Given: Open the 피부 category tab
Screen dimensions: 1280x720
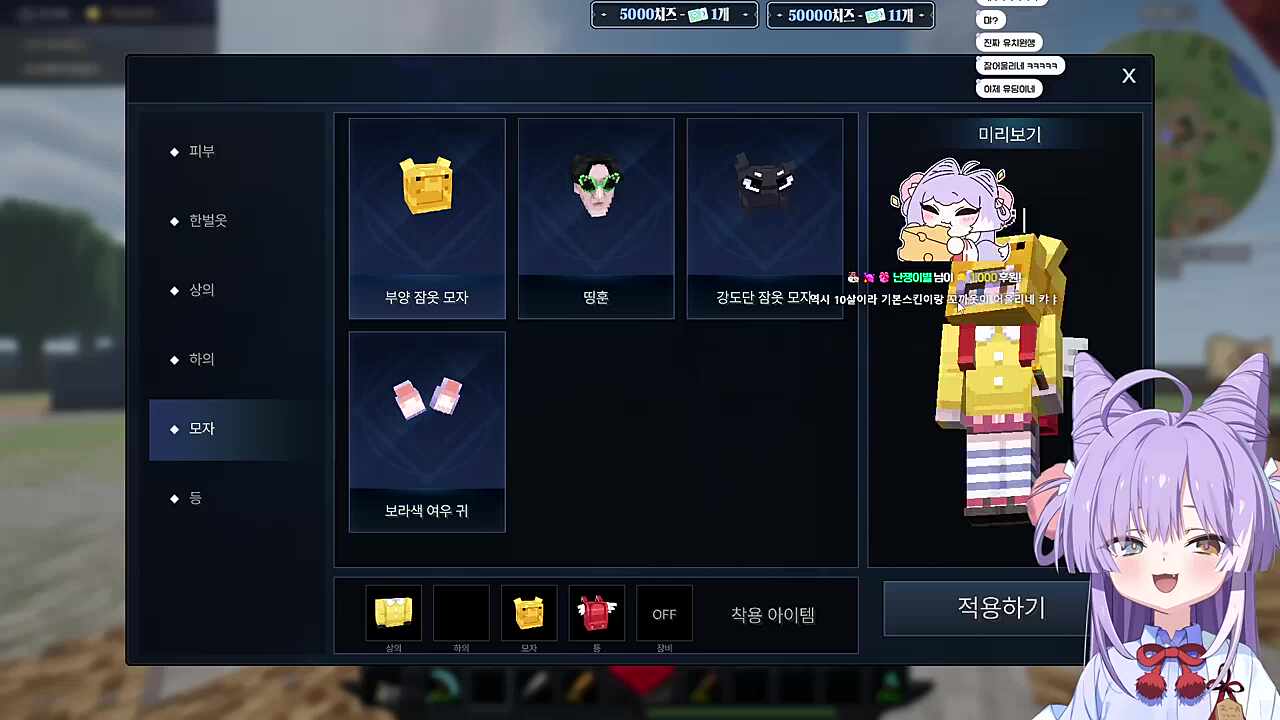Looking at the screenshot, I should [201, 151].
